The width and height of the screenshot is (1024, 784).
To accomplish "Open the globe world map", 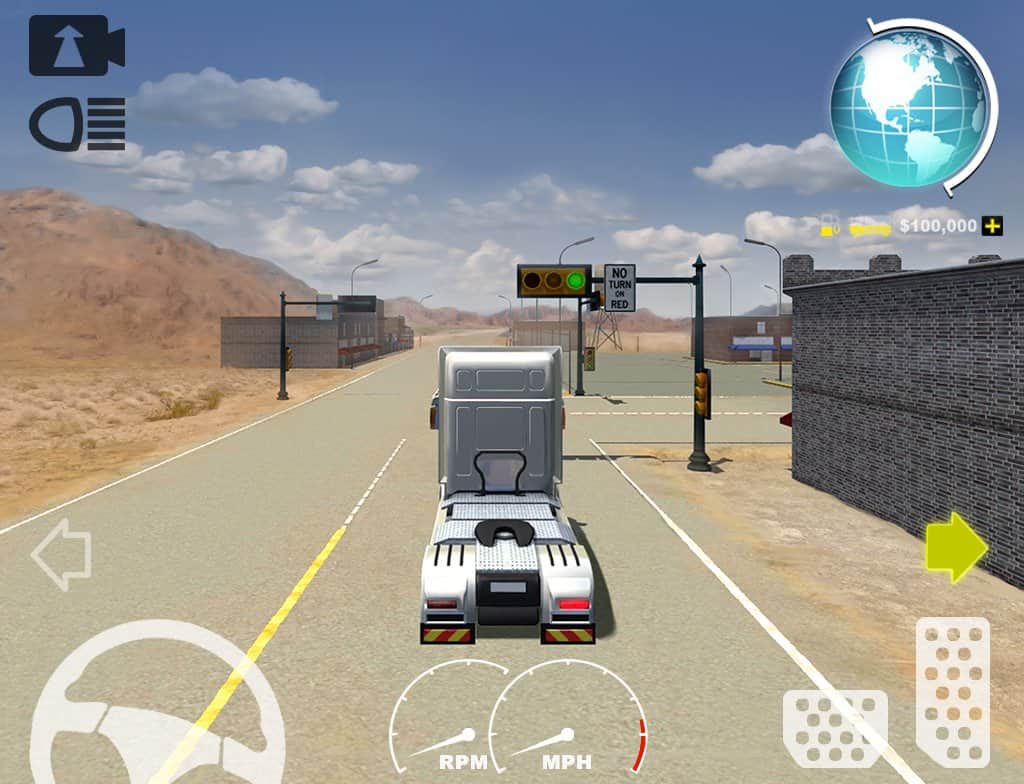I will pos(908,107).
